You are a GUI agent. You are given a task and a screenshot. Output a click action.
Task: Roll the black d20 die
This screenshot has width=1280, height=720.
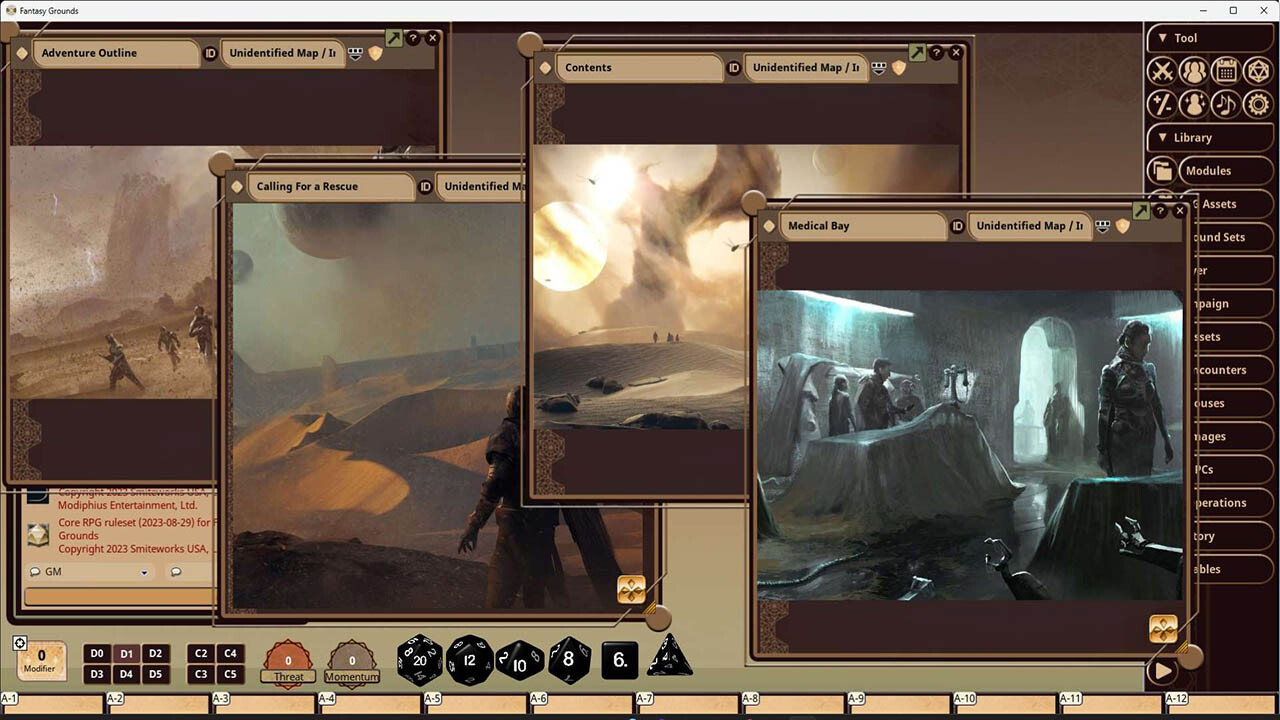420,660
